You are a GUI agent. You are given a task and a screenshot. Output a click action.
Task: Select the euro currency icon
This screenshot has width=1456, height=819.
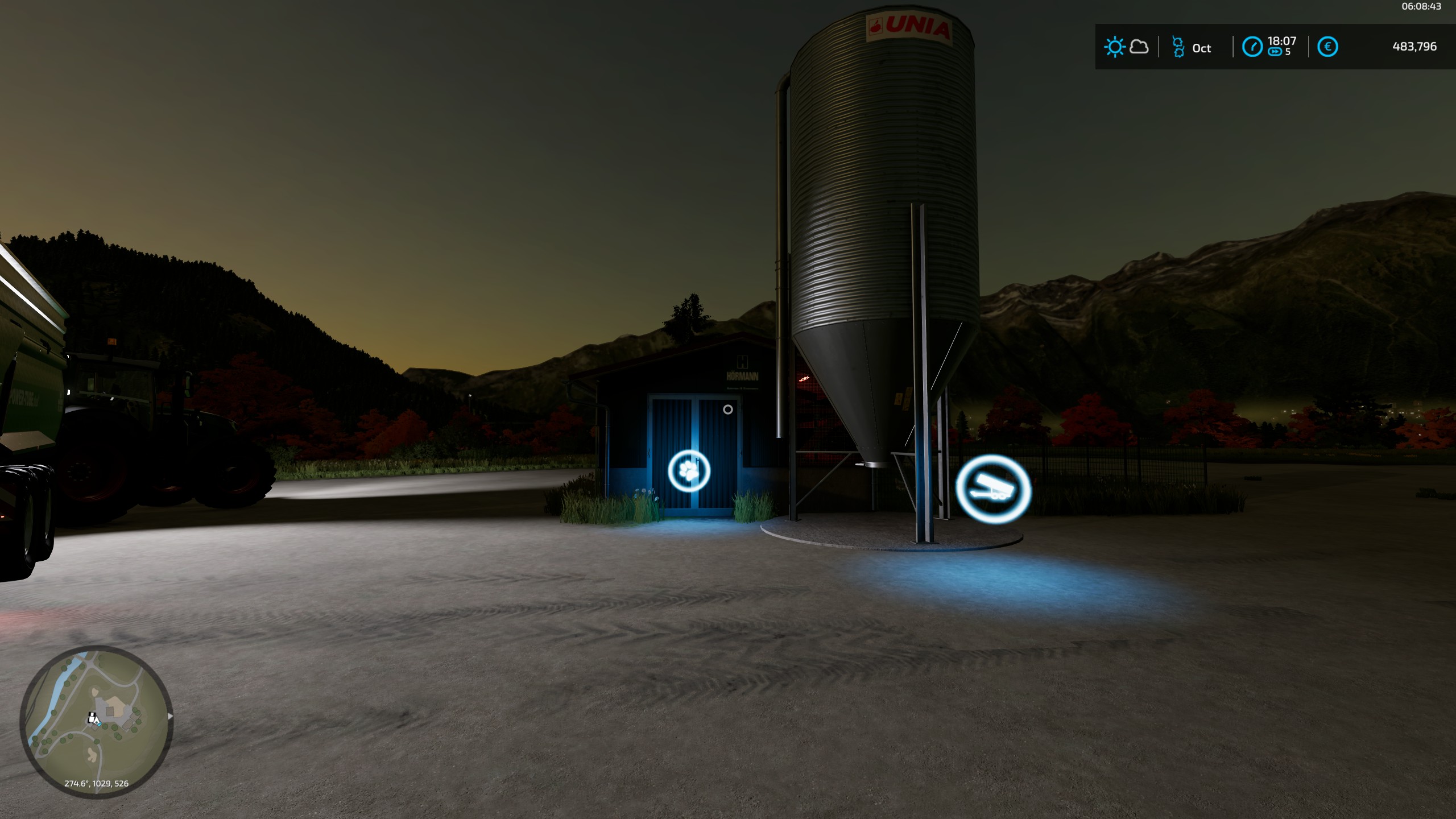[x=1327, y=47]
